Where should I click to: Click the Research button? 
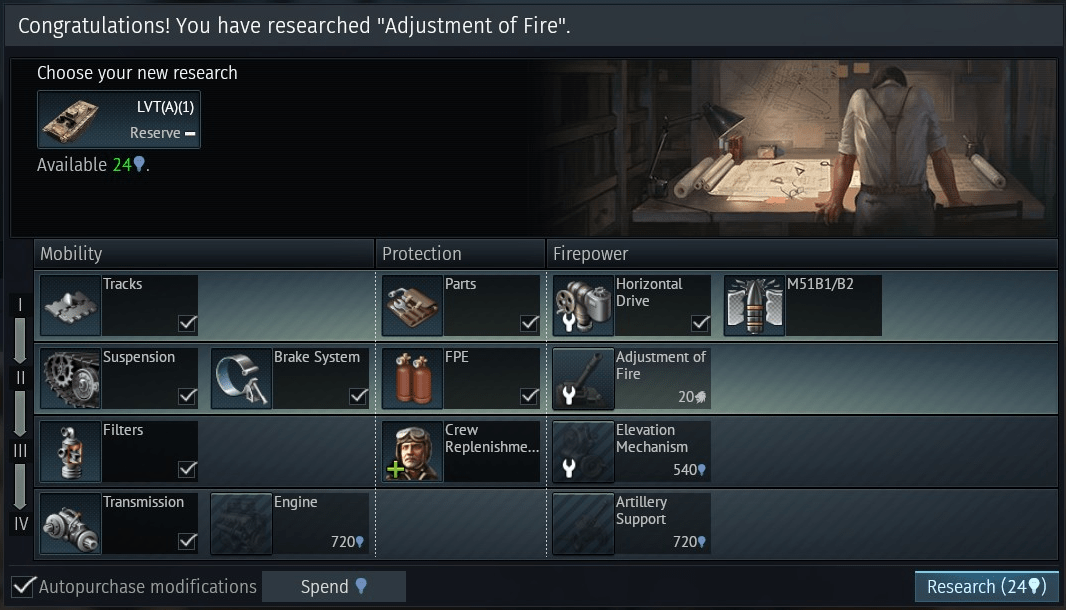point(985,587)
